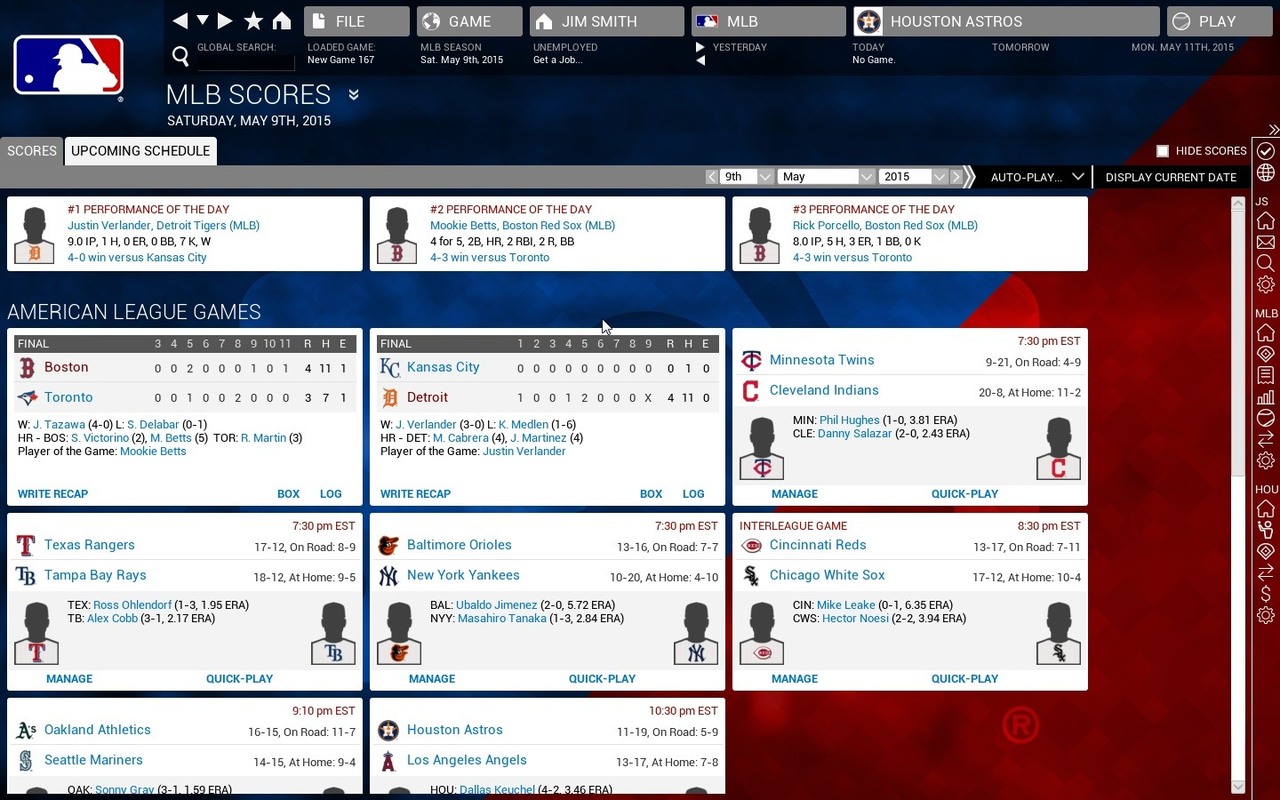
Task: Toggle the Hide Scores checkbox
Action: pyautogui.click(x=1162, y=151)
